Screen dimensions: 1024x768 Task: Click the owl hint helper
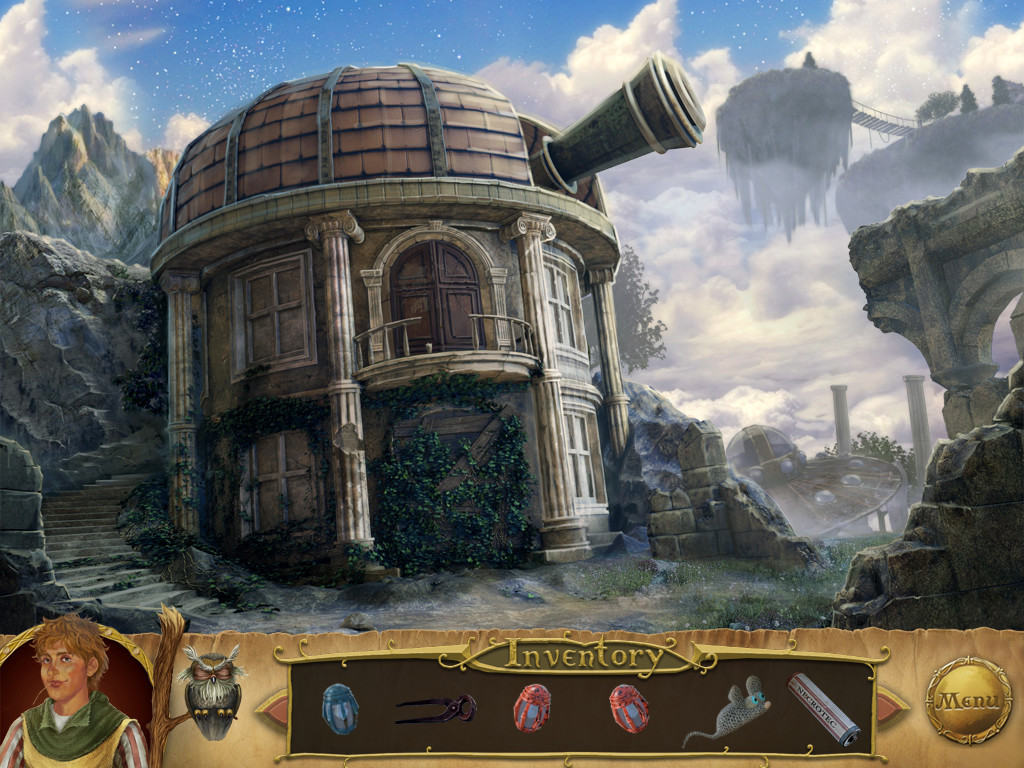(x=211, y=691)
